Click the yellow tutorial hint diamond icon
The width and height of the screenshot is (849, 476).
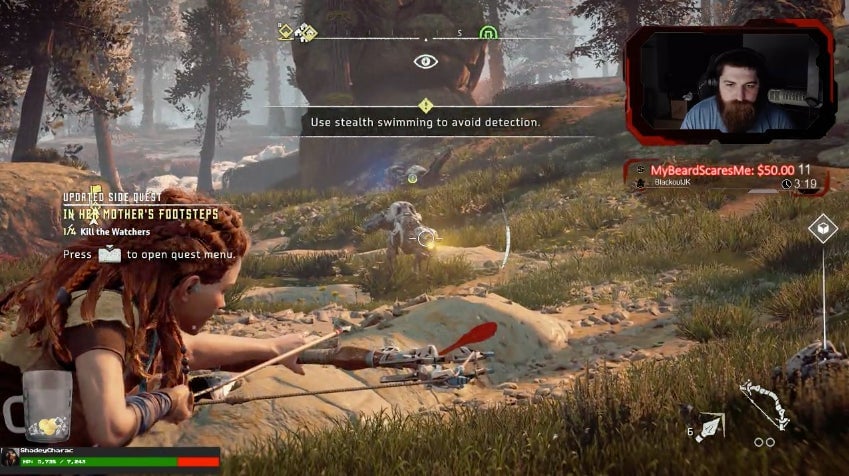click(426, 105)
